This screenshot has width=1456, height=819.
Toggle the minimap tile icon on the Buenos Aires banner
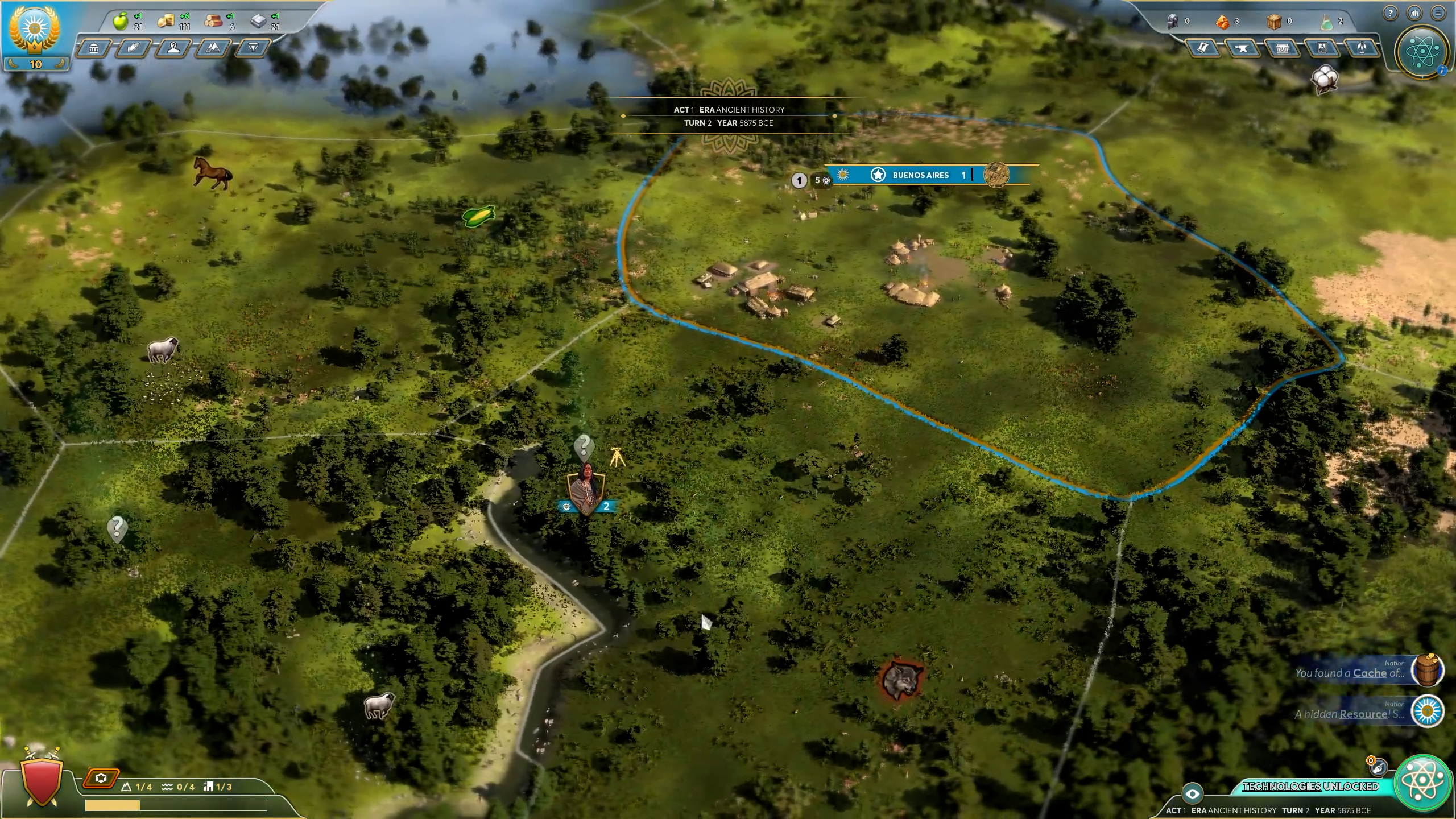[997, 175]
